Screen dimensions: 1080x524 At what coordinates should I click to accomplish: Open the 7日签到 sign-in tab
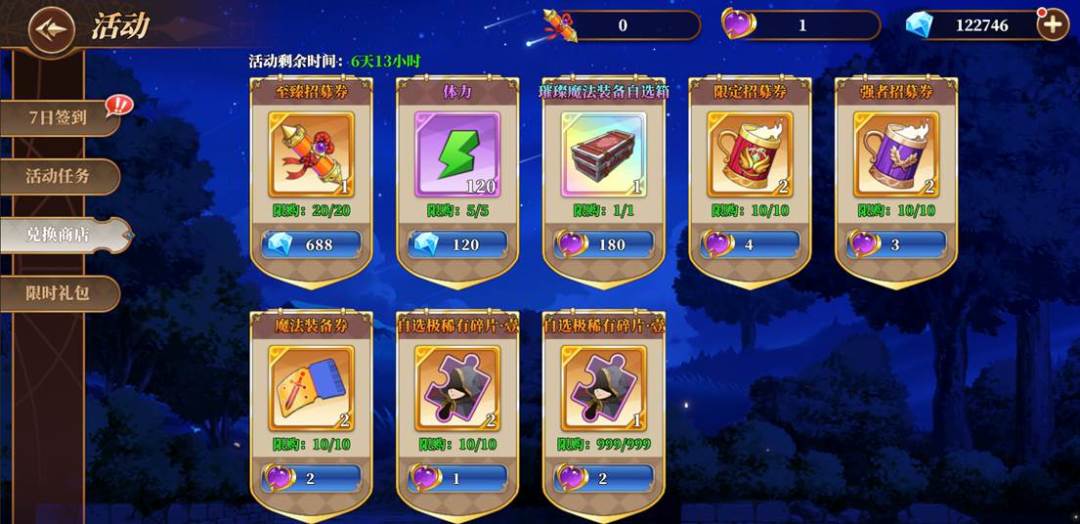click(60, 117)
